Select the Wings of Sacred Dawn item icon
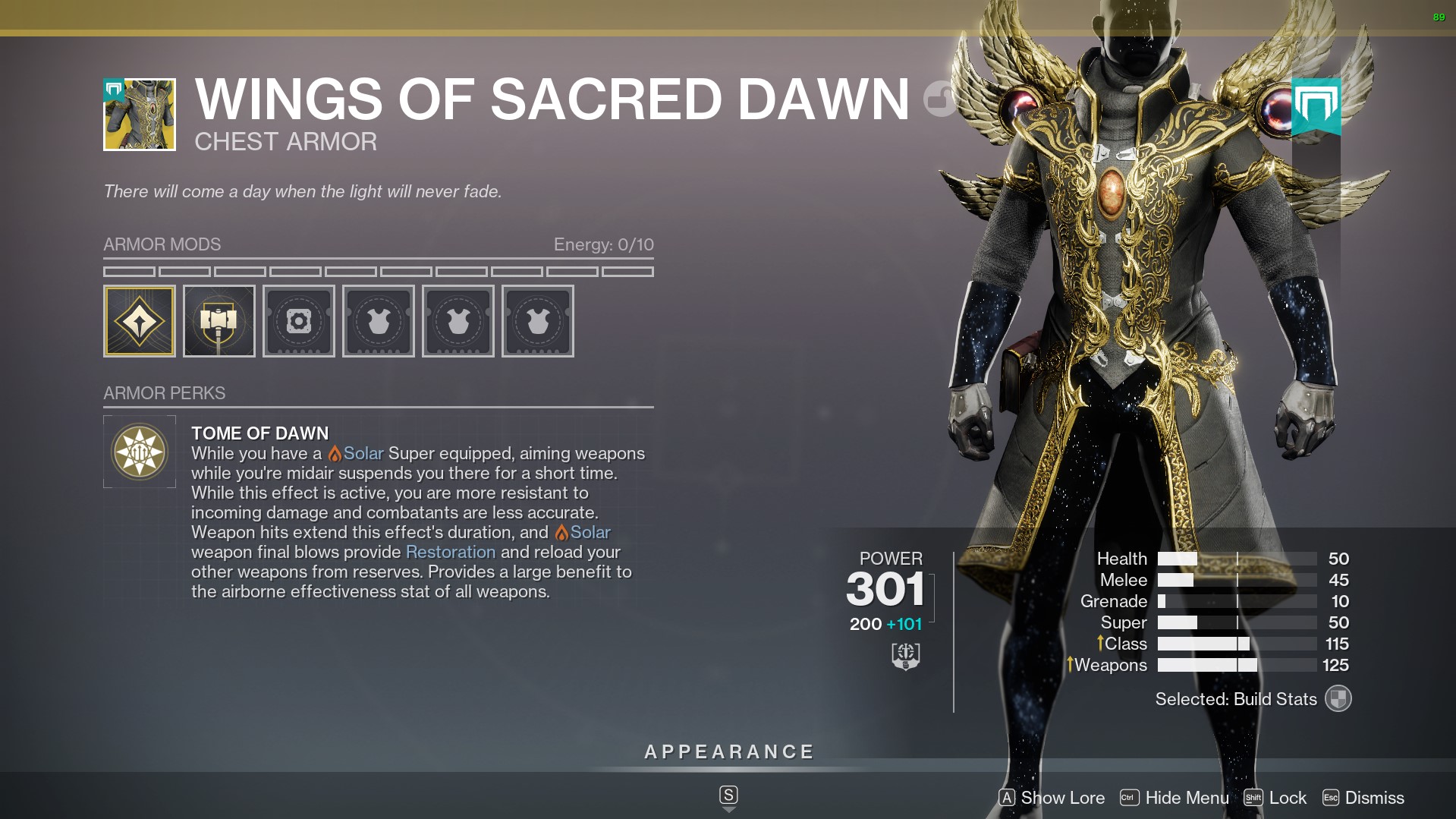 pos(140,115)
